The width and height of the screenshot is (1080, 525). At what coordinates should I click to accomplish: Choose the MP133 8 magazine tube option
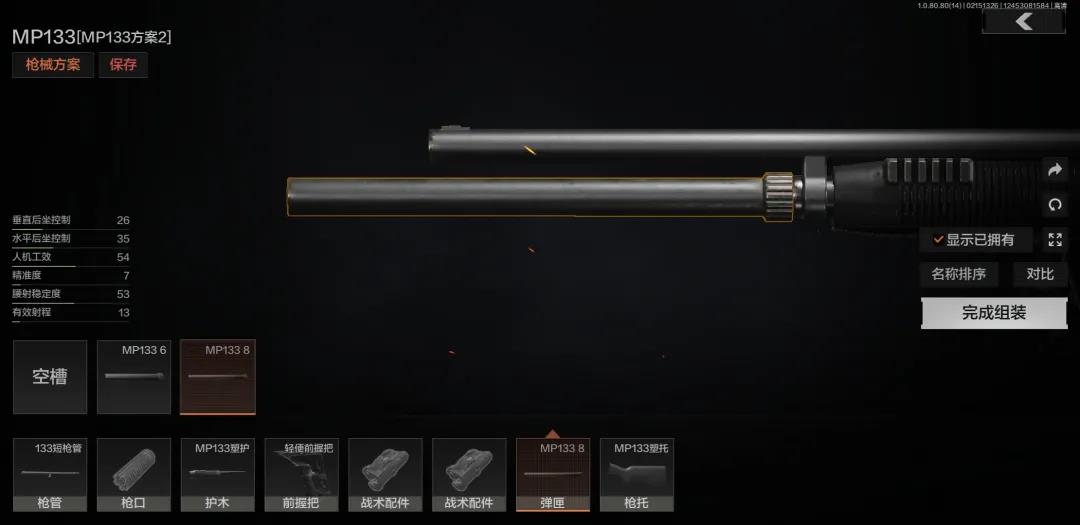coord(217,377)
